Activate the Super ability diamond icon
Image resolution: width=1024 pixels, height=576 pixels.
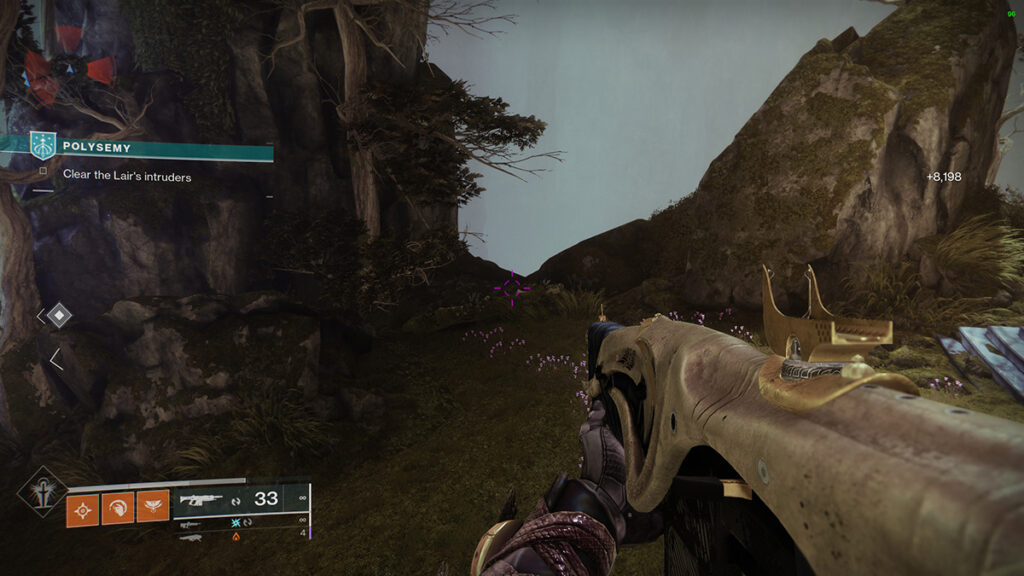pyautogui.click(x=42, y=490)
